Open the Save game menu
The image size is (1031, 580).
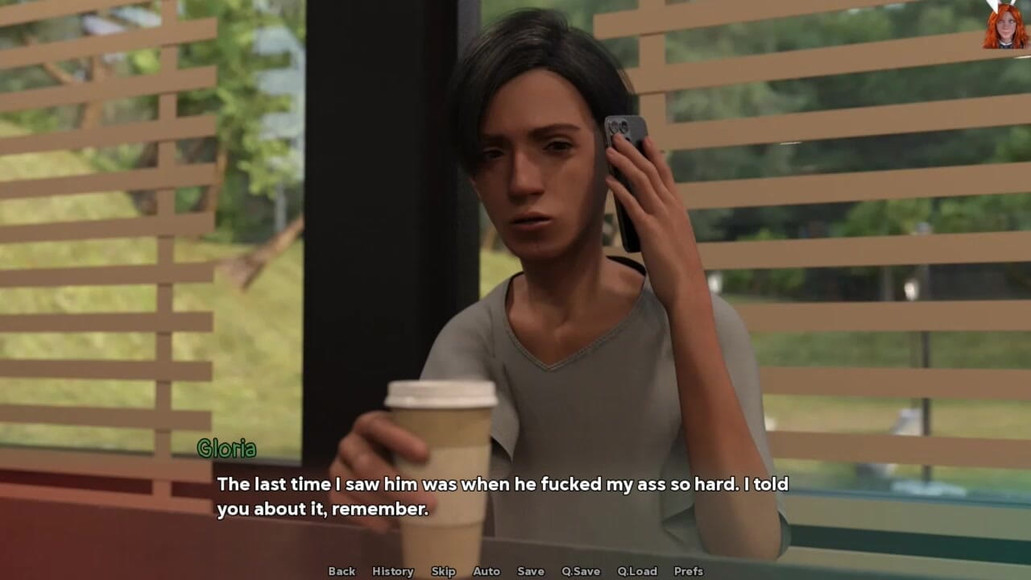pos(530,571)
